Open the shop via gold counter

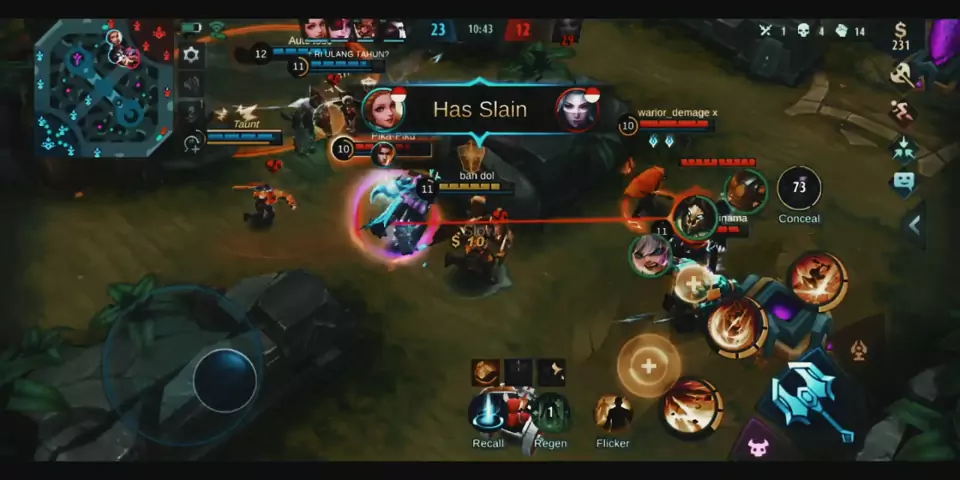[902, 36]
